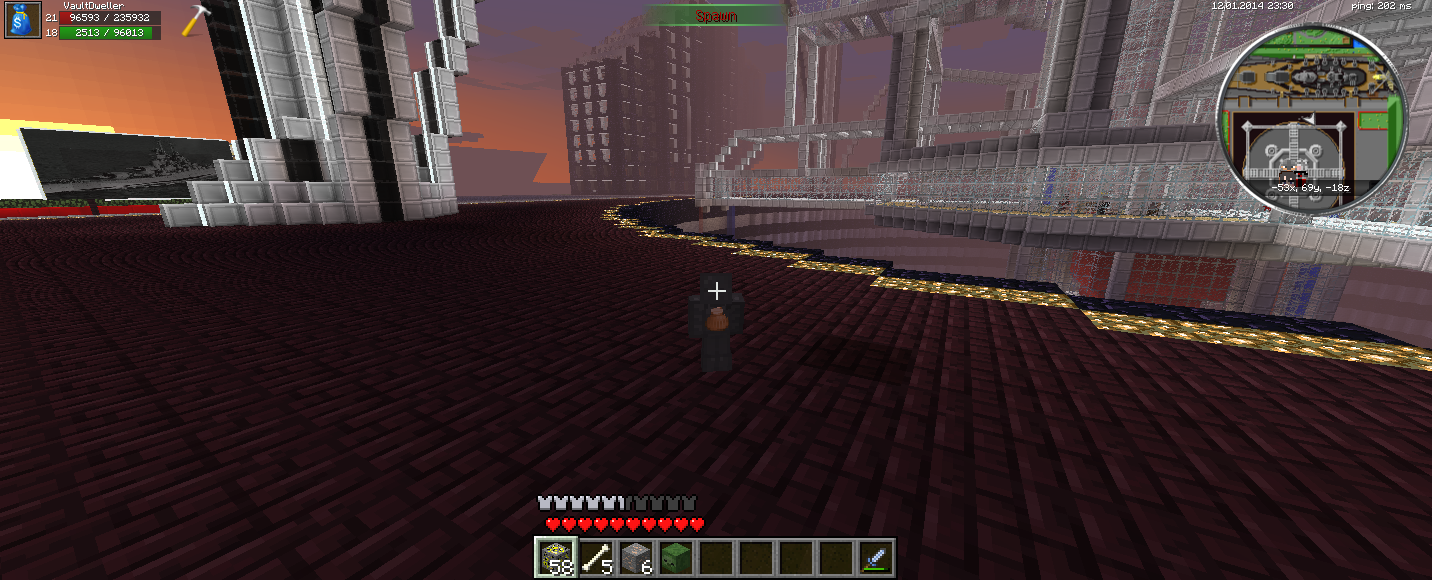Select the bone slot in hotbar

click(595, 557)
